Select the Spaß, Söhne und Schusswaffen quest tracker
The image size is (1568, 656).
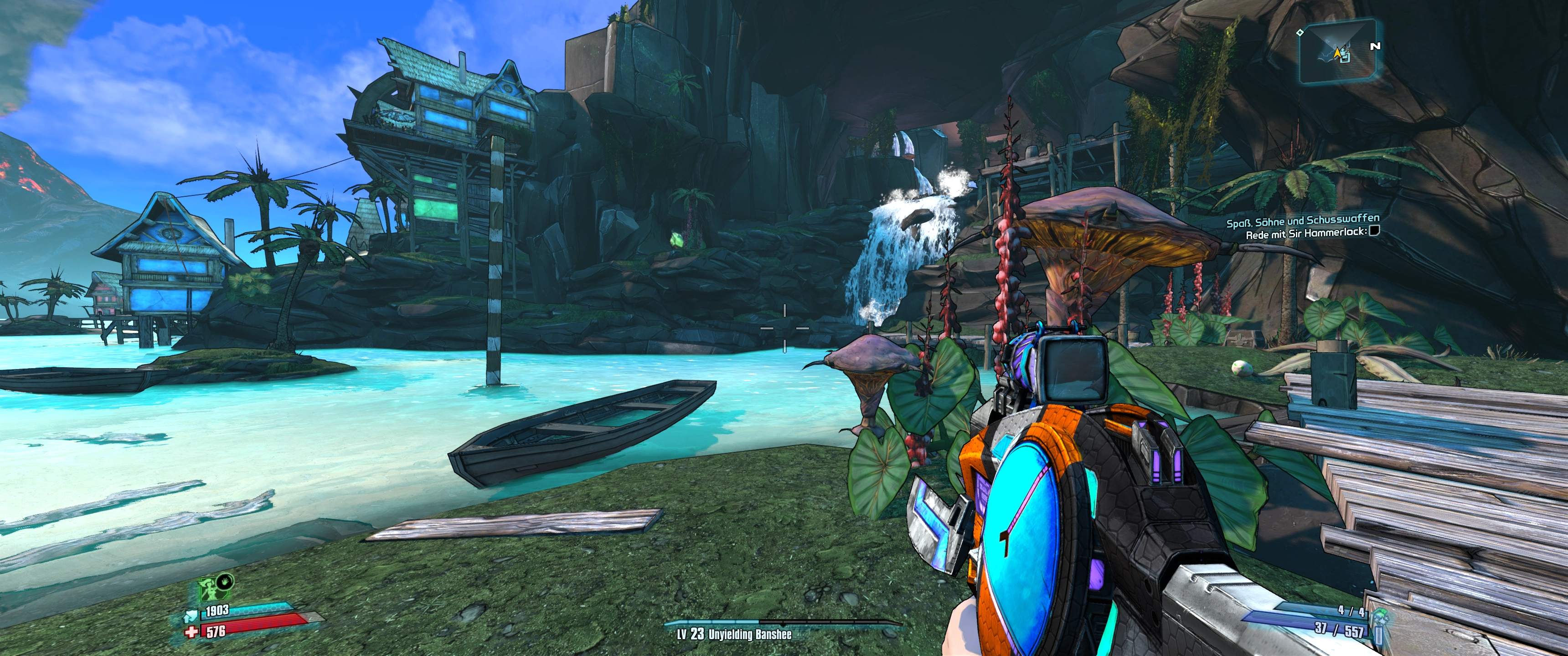click(1303, 221)
